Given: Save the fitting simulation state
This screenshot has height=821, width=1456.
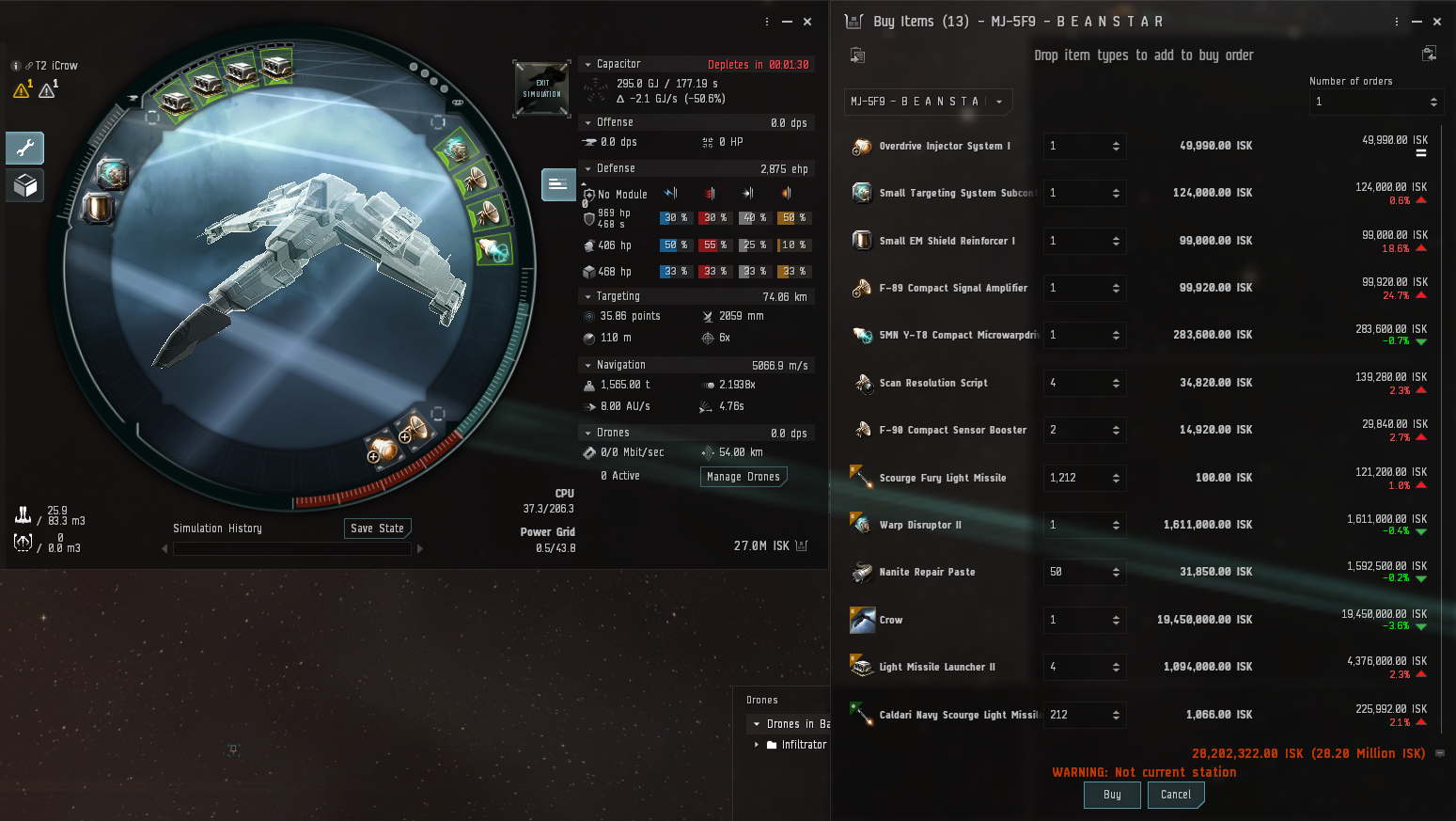Looking at the screenshot, I should tap(377, 529).
